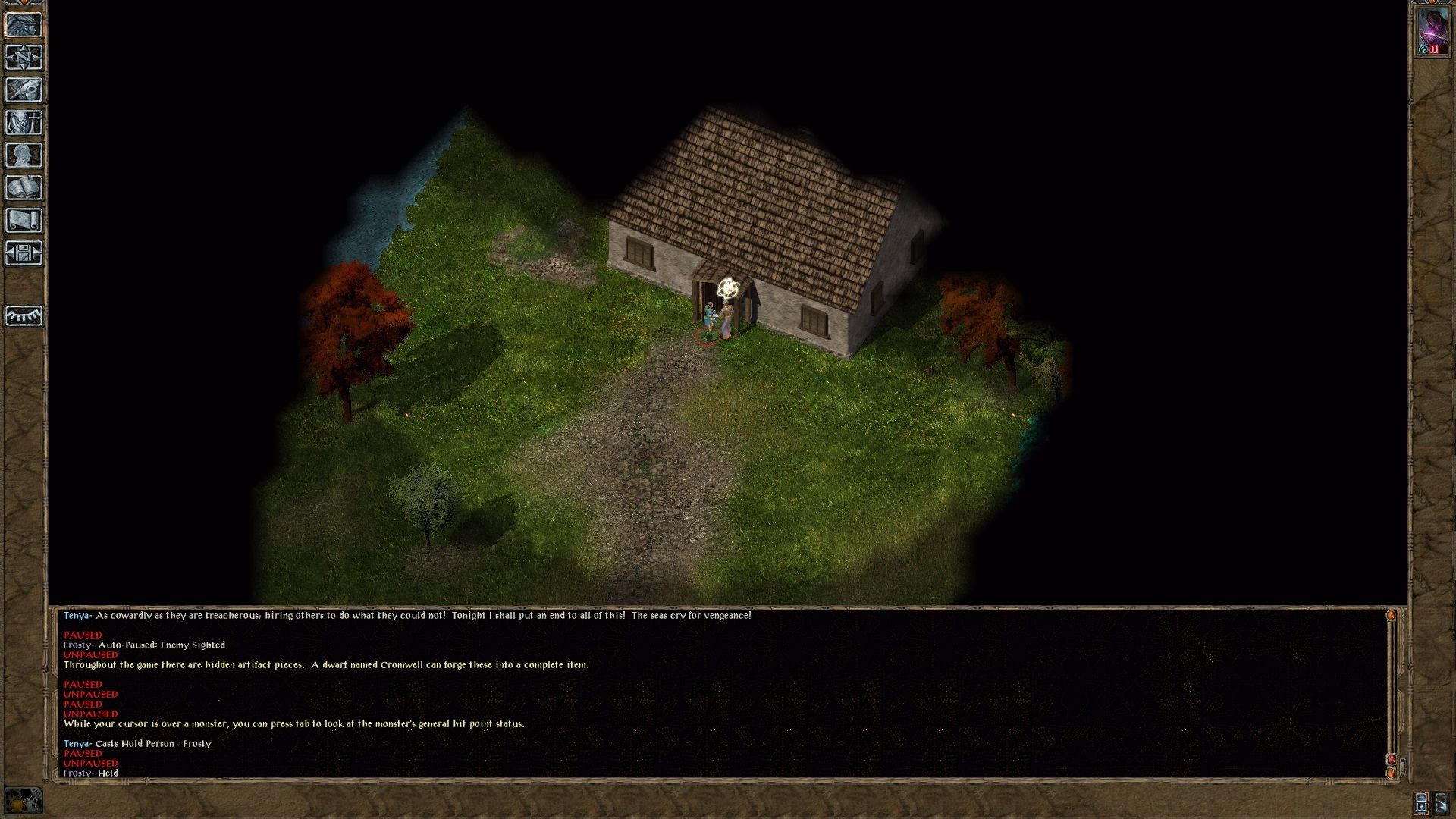The height and width of the screenshot is (819, 1456).
Task: Toggle the eyelid button below the sidebar icons
Action: (x=24, y=315)
